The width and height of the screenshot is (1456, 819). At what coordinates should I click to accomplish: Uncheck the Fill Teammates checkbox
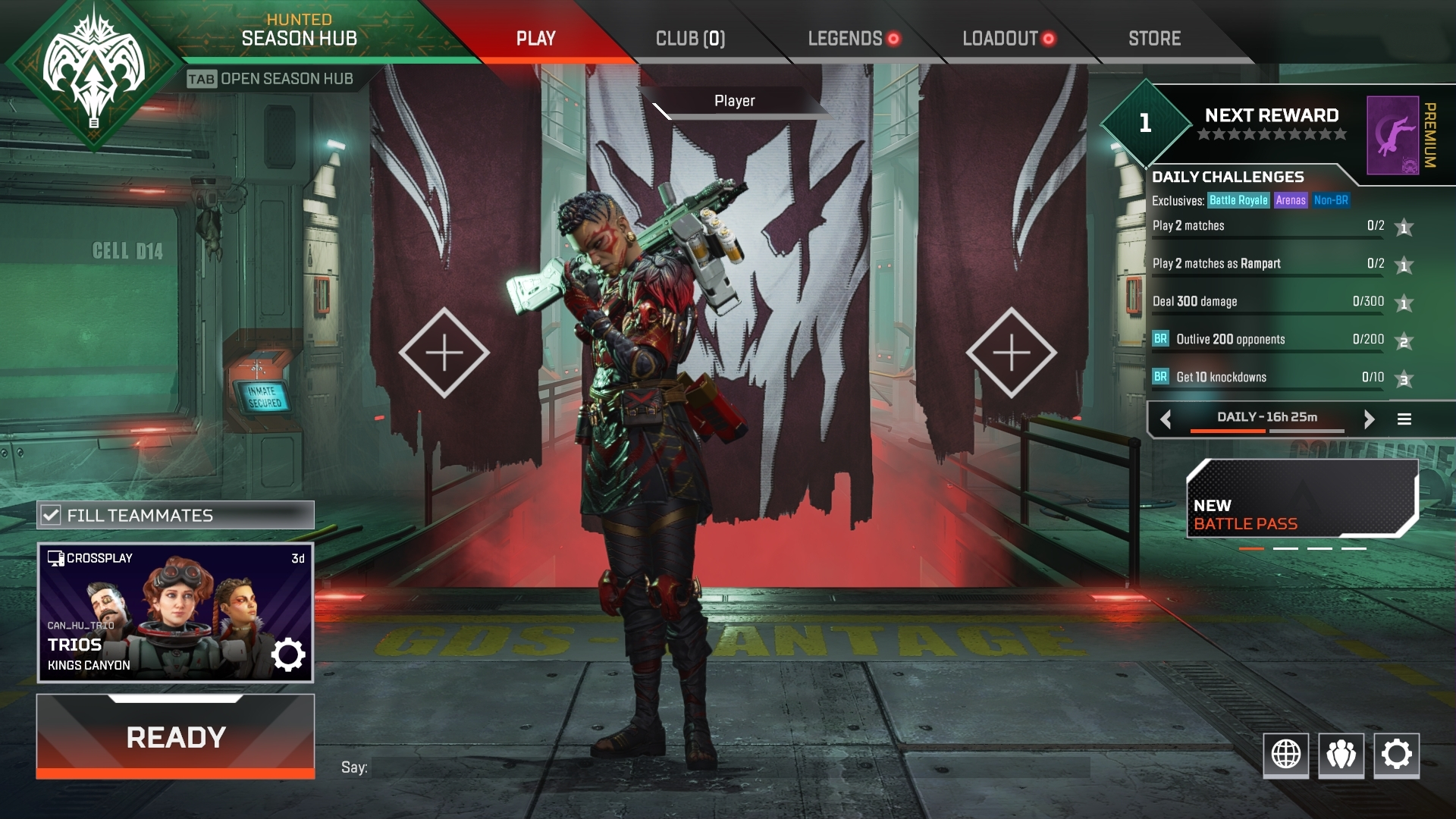click(x=51, y=515)
